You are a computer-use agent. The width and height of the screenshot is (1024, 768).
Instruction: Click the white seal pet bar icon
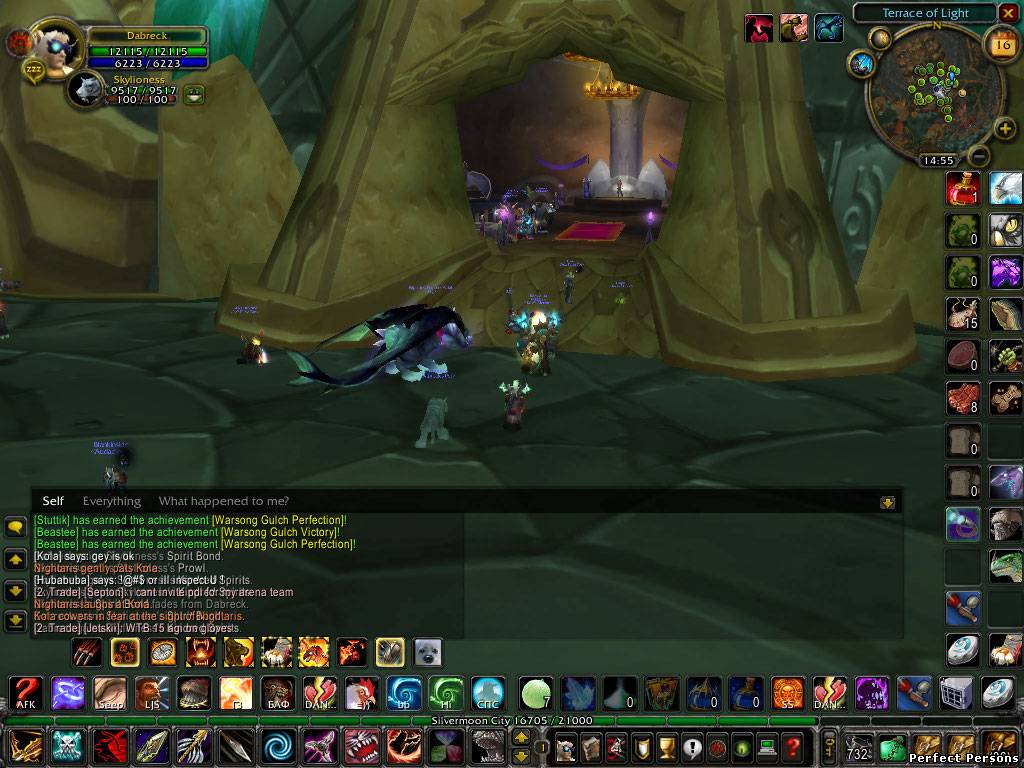click(x=428, y=653)
